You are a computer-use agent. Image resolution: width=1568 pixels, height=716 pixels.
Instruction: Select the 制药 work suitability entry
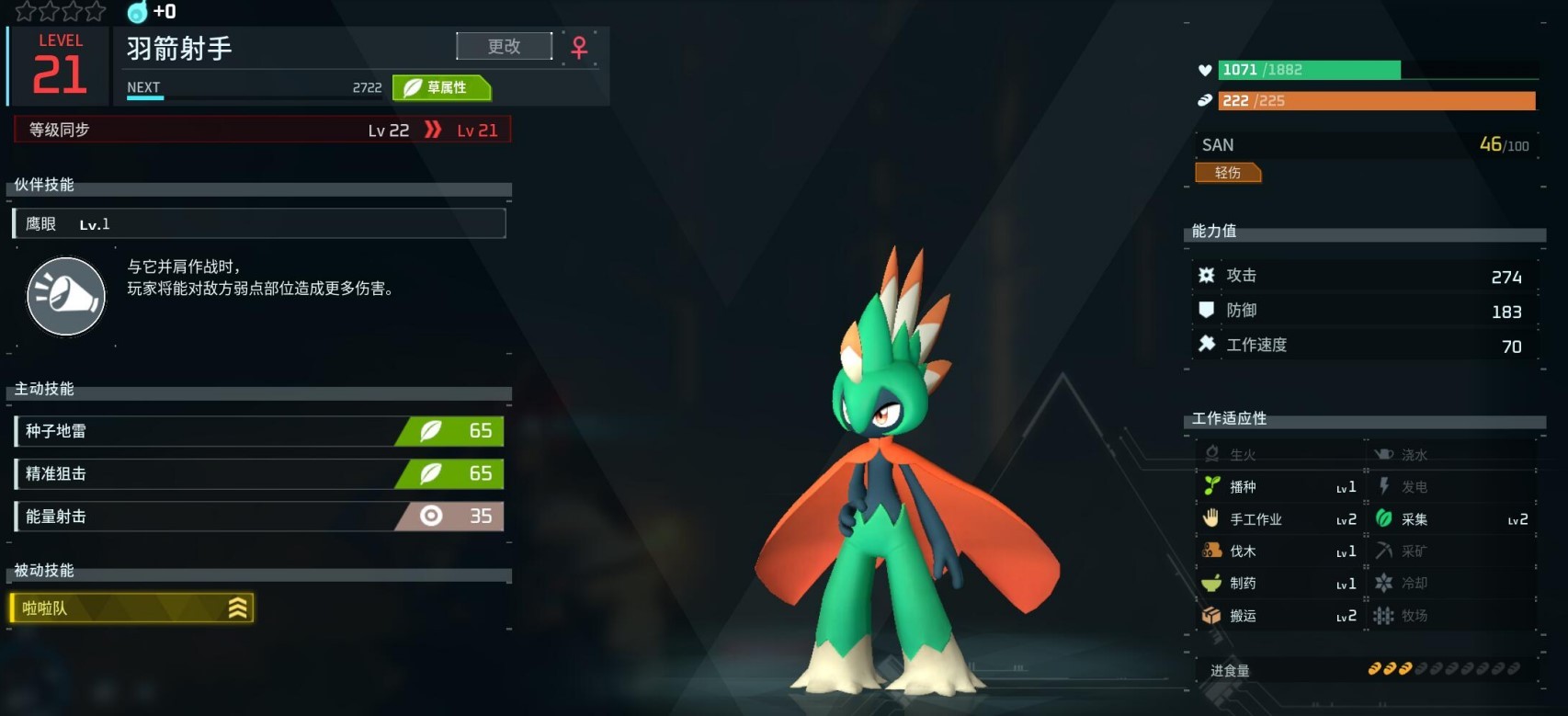1278,584
